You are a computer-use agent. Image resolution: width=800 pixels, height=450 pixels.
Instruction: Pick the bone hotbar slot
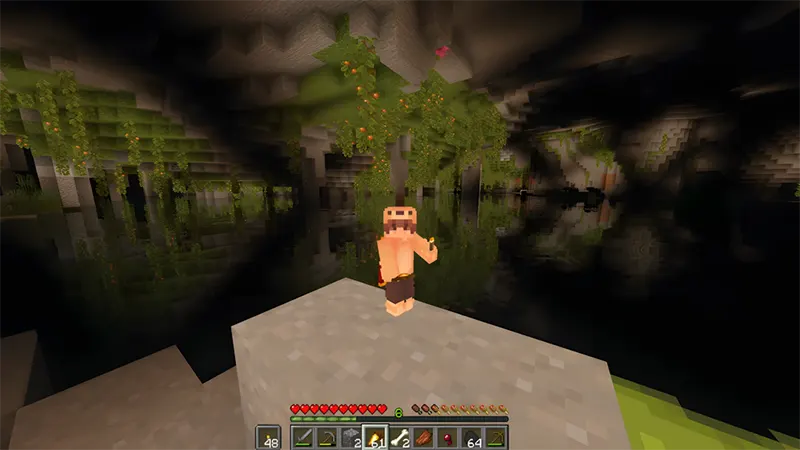pos(399,436)
